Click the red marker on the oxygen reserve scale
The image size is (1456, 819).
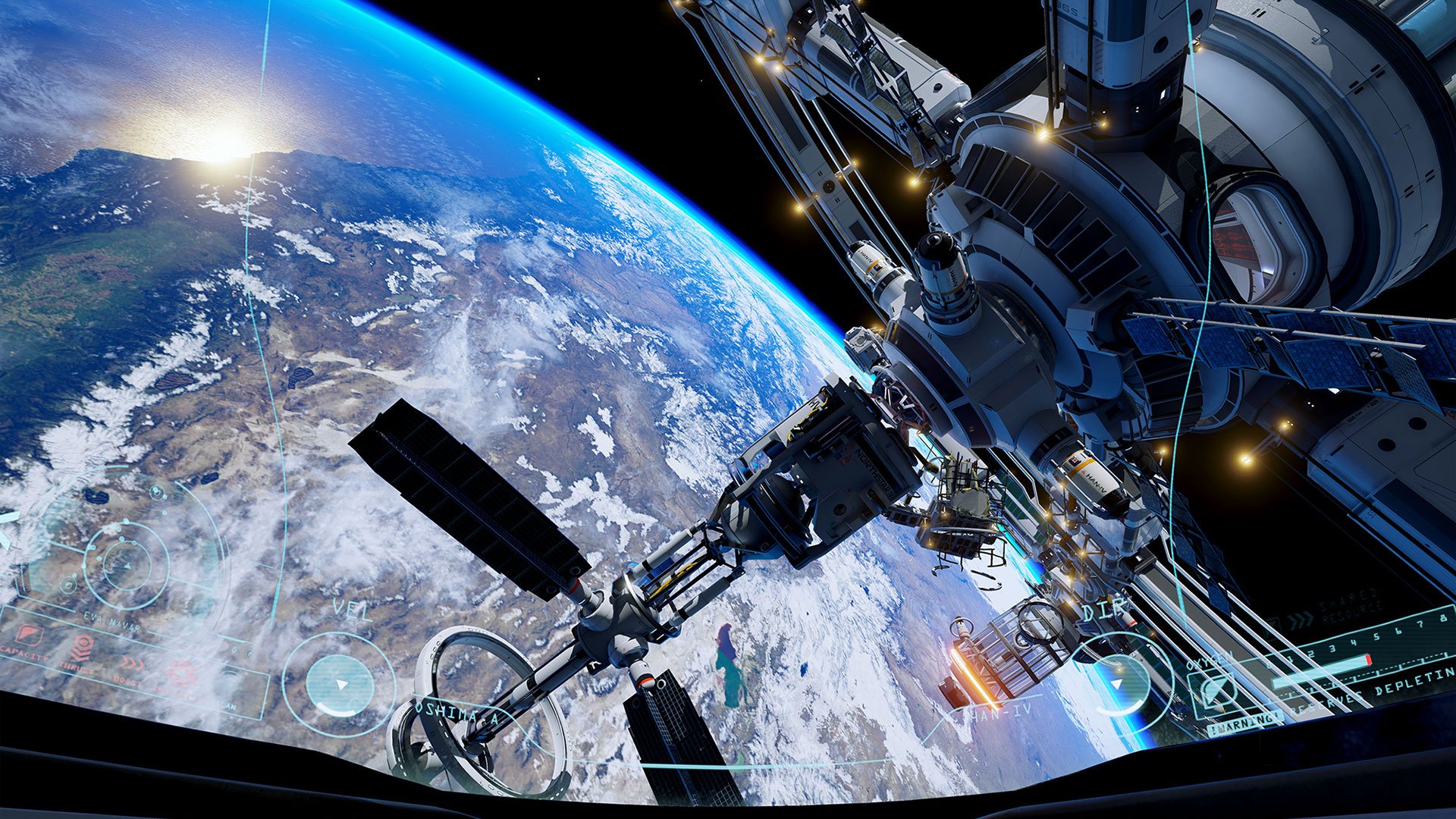tap(1368, 660)
